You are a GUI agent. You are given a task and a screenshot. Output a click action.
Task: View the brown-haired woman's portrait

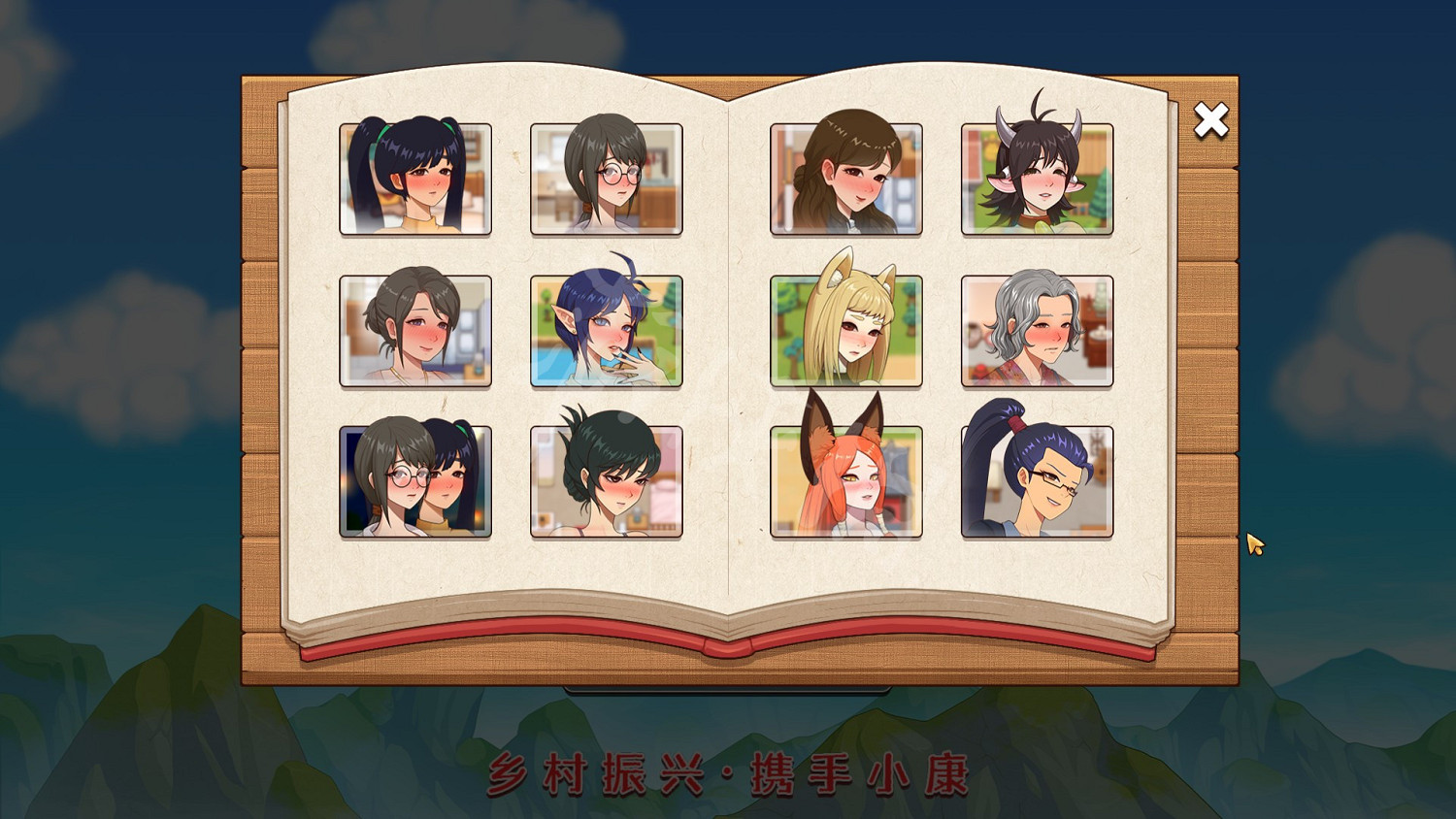(x=844, y=179)
